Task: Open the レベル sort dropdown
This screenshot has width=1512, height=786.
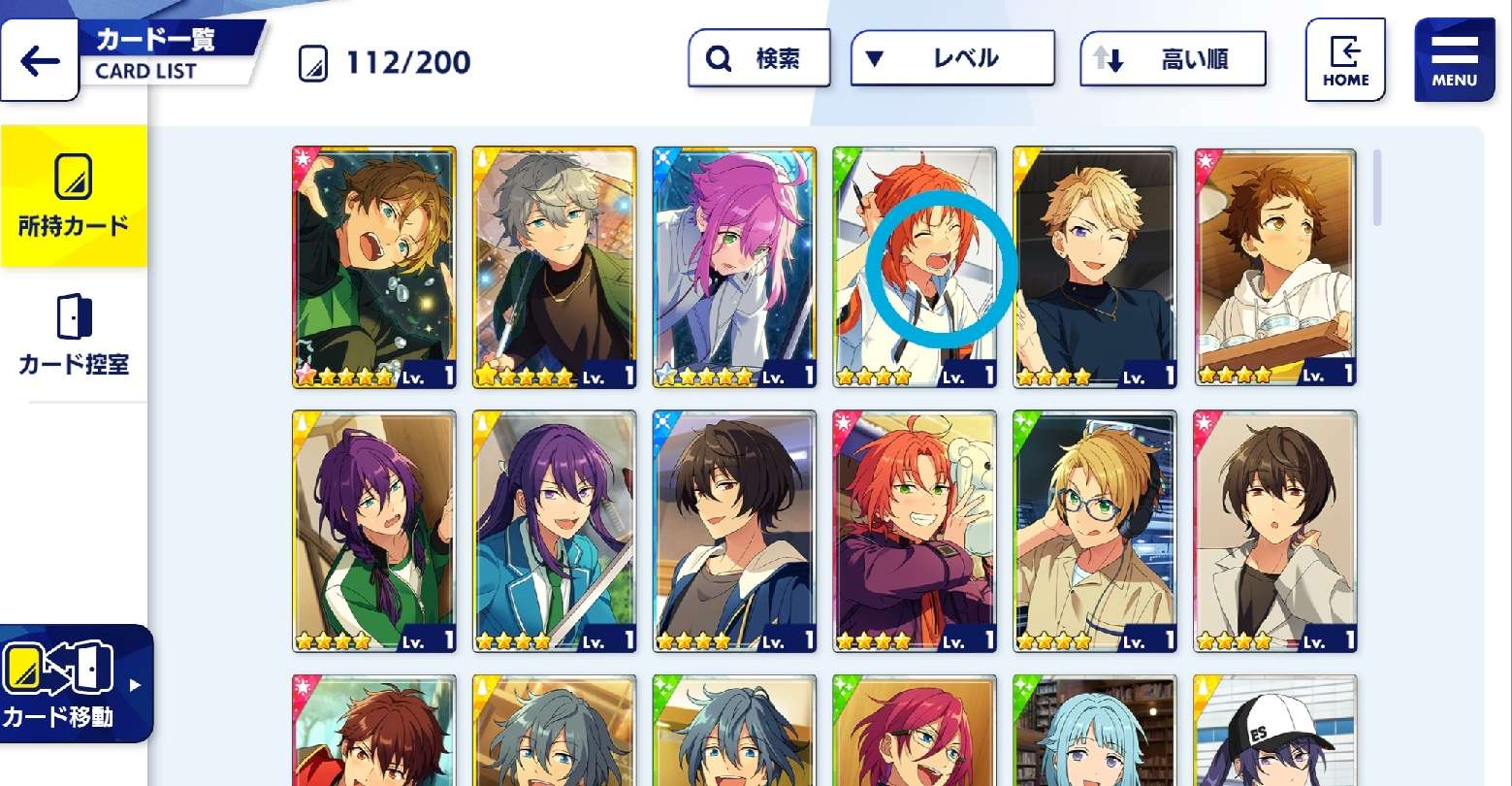Action: (951, 58)
